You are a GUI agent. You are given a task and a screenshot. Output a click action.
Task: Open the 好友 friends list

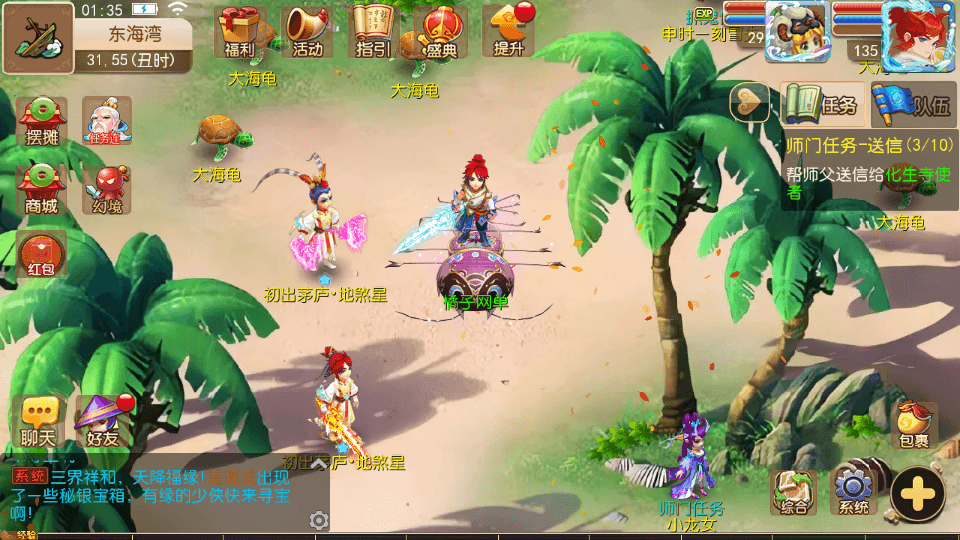(x=102, y=420)
